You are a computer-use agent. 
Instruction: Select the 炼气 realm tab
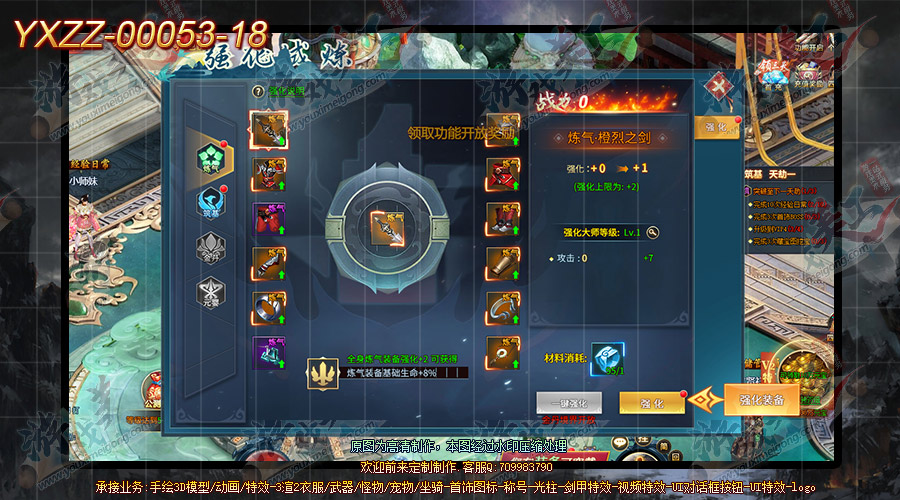coord(211,158)
